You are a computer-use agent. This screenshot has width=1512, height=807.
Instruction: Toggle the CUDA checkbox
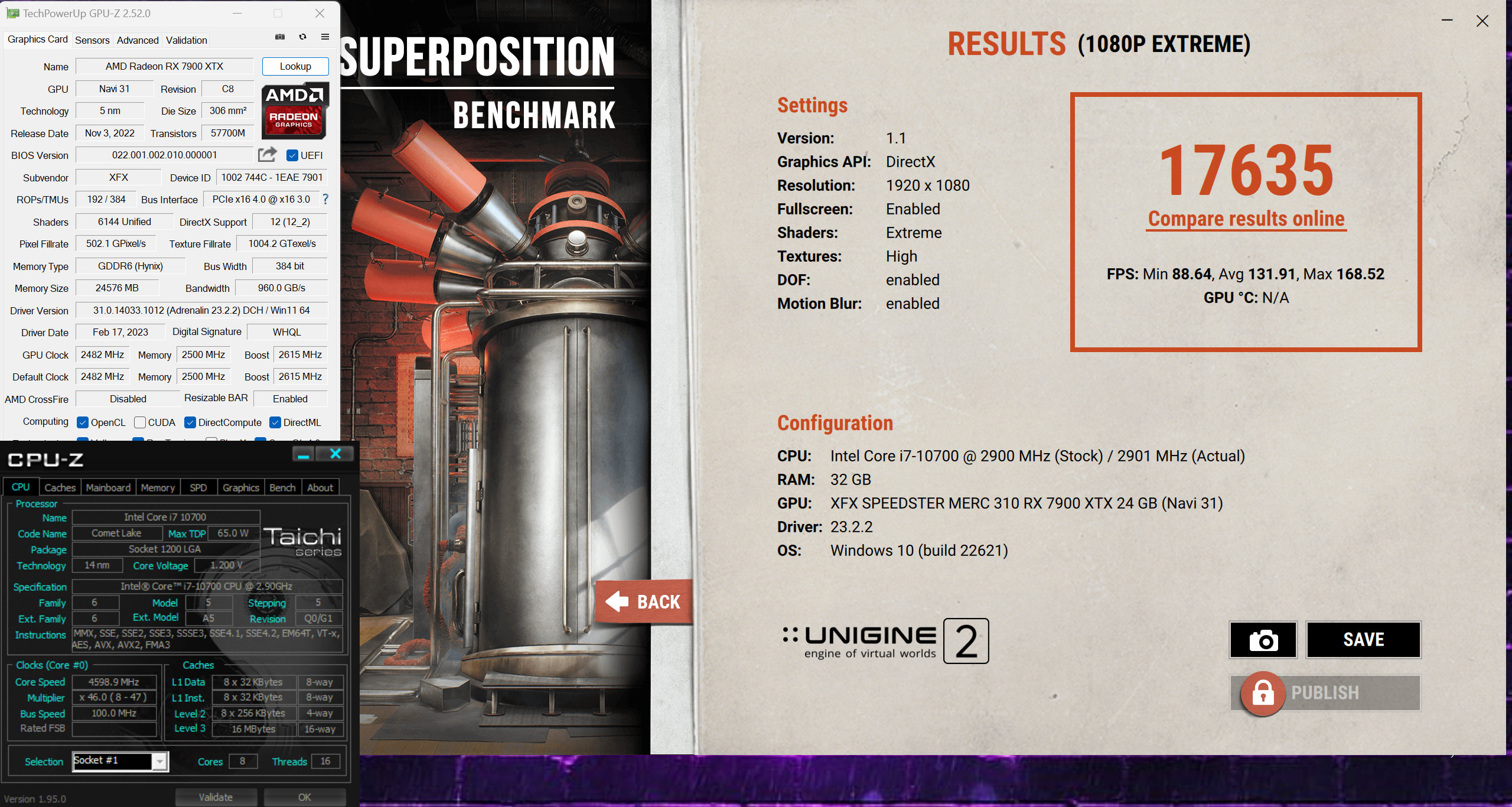click(140, 422)
